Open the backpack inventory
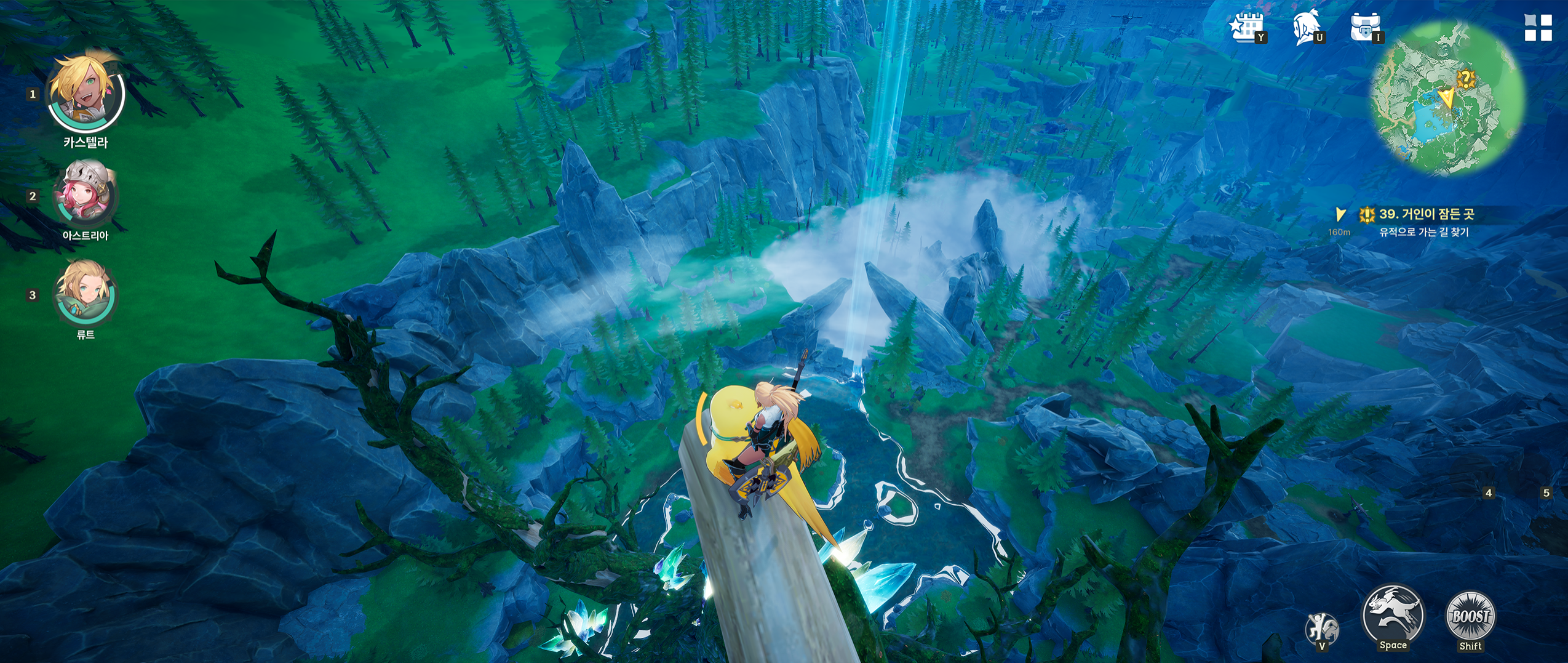This screenshot has height=663, width=1568. pyautogui.click(x=1365, y=28)
